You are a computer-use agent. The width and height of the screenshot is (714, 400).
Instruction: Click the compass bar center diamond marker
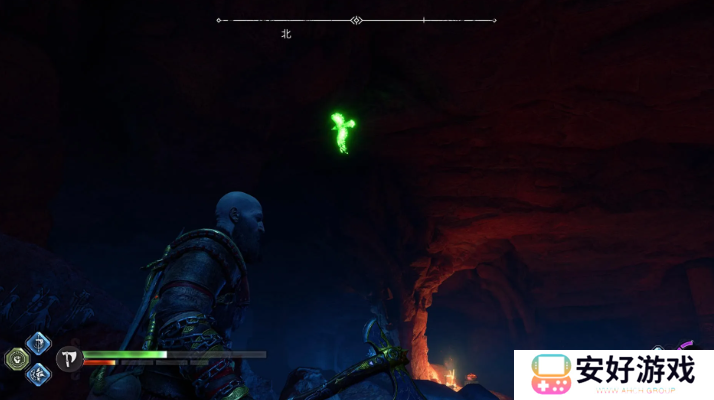tap(357, 20)
